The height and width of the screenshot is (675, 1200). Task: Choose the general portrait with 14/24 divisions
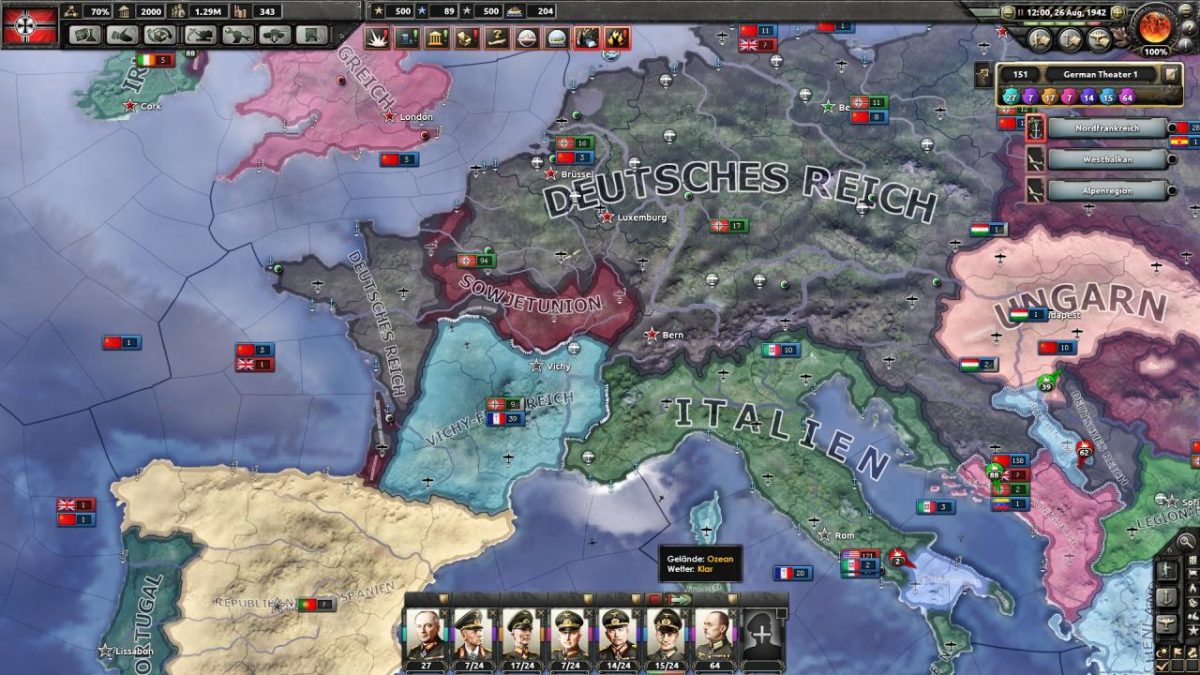[x=619, y=635]
